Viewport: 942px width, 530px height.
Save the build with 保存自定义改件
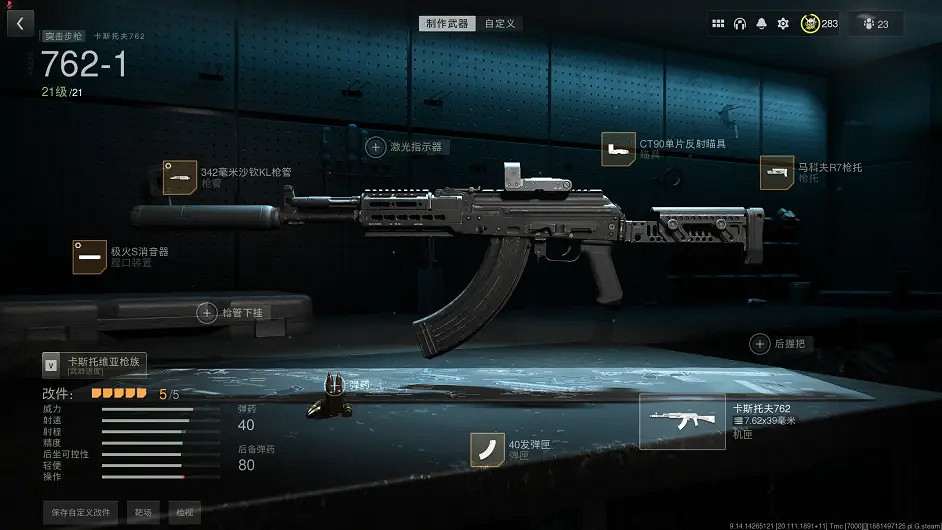coord(81,512)
